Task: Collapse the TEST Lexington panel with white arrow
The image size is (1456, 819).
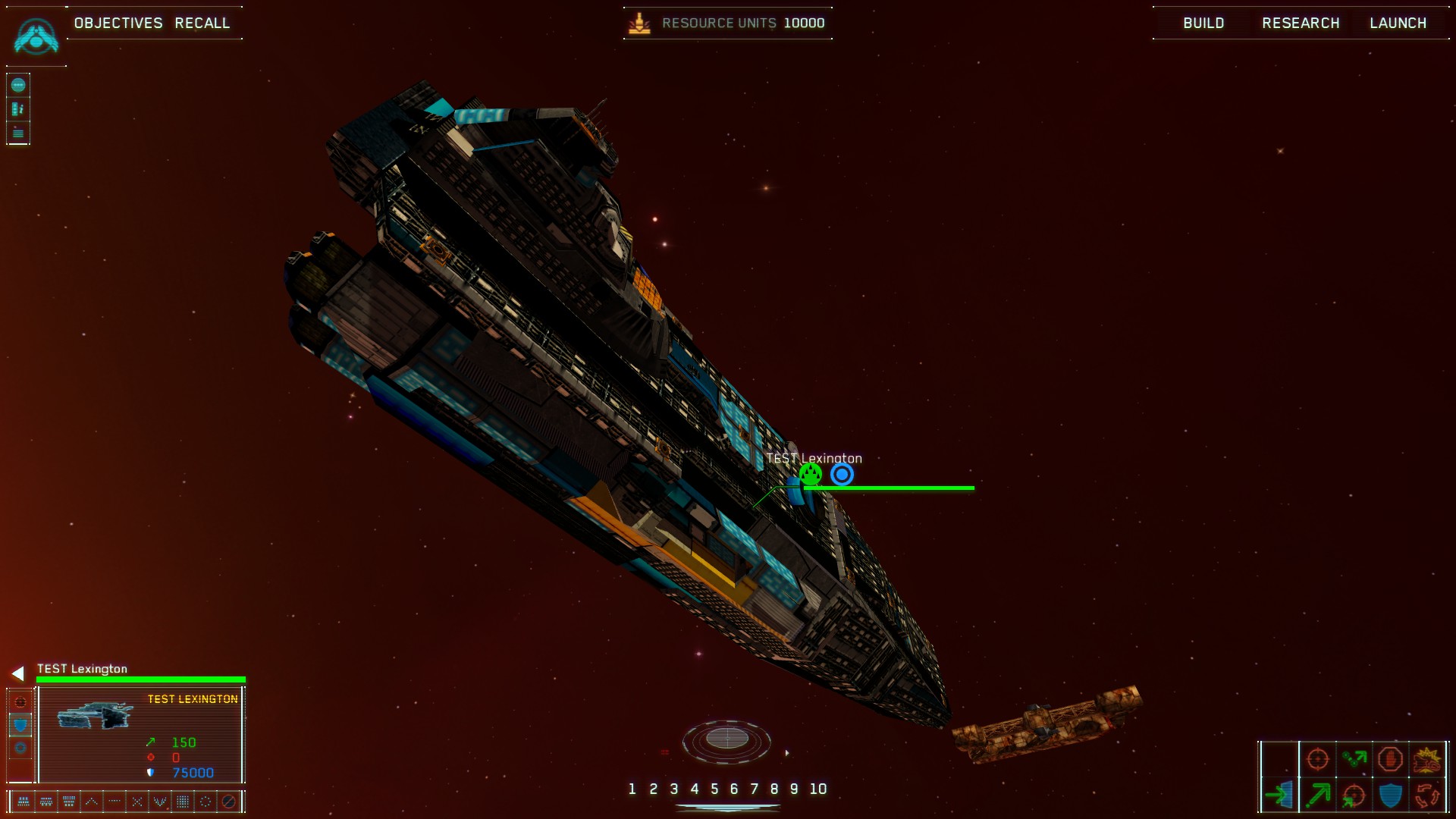Action: [x=17, y=673]
